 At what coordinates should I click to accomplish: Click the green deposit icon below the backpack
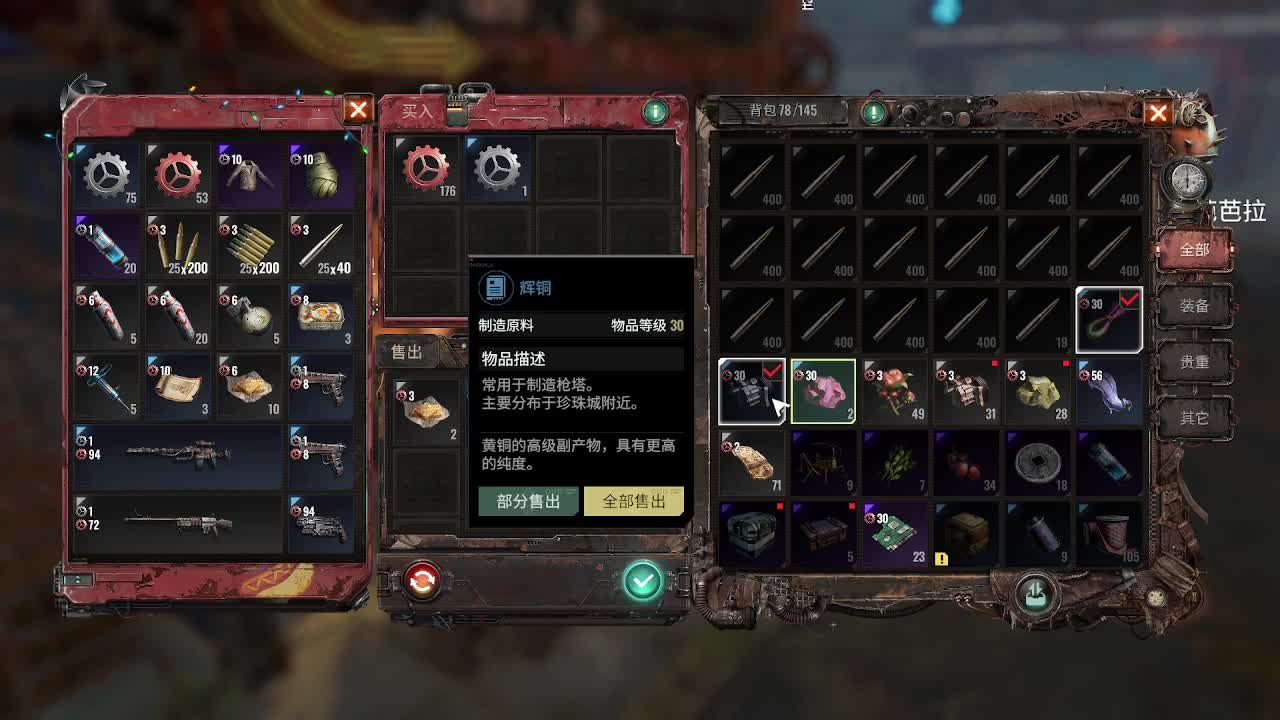pyautogui.click(x=1036, y=592)
